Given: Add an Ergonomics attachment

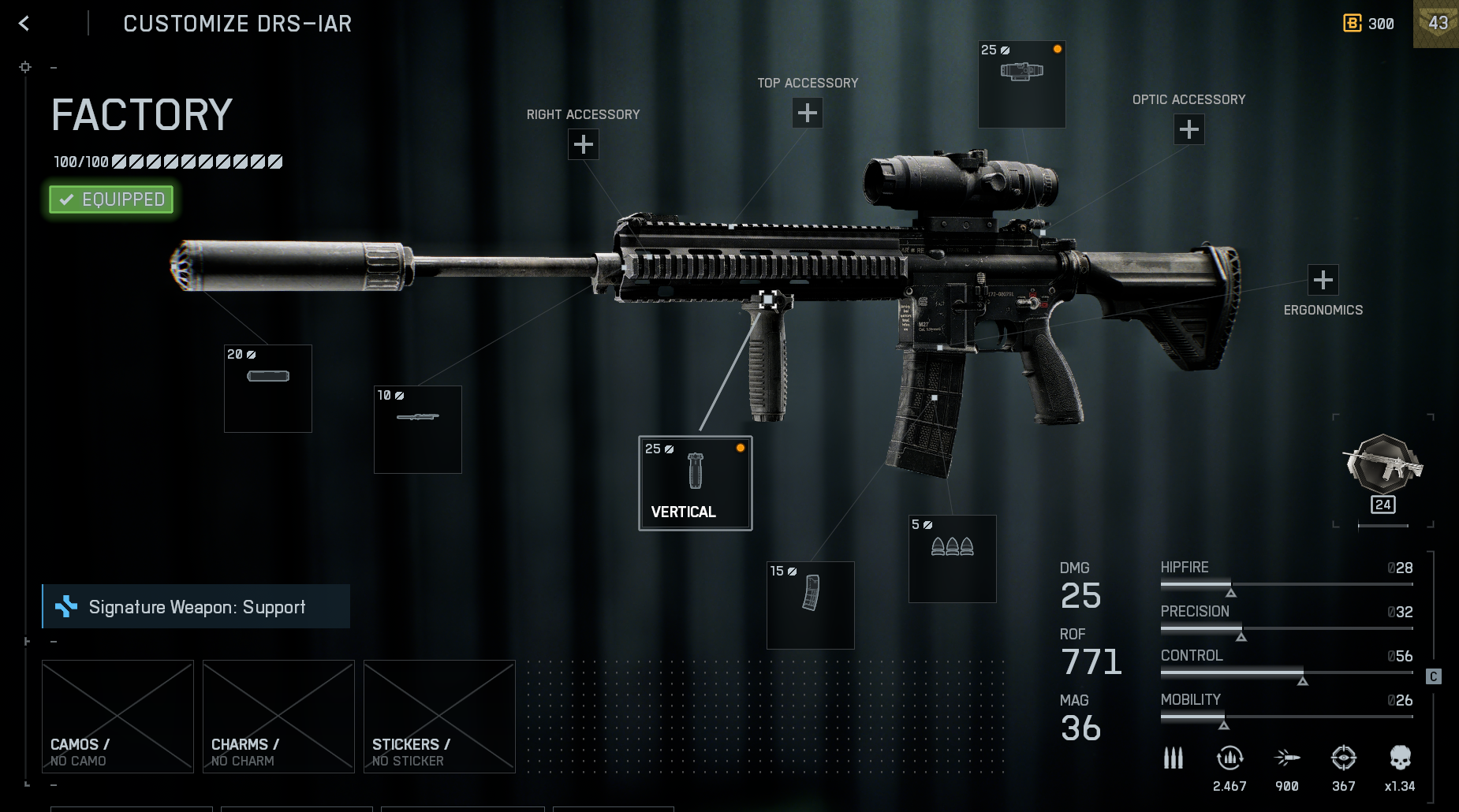Looking at the screenshot, I should click(1323, 280).
